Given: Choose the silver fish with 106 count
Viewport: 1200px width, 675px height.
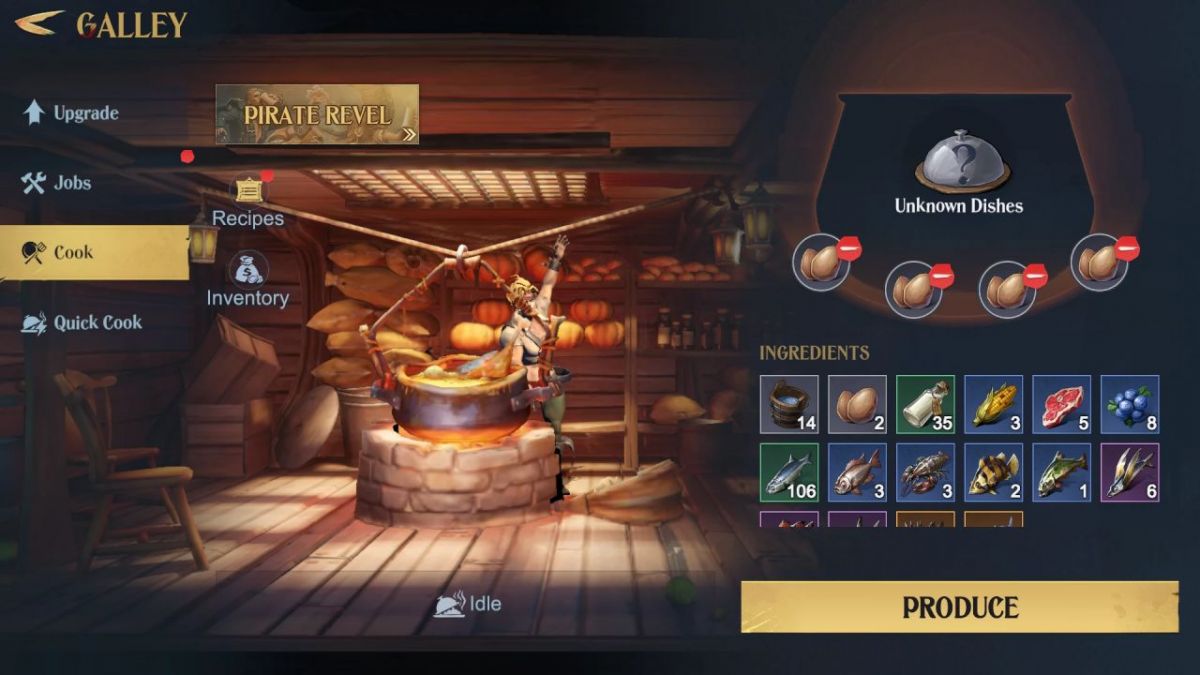Looking at the screenshot, I should pyautogui.click(x=789, y=472).
